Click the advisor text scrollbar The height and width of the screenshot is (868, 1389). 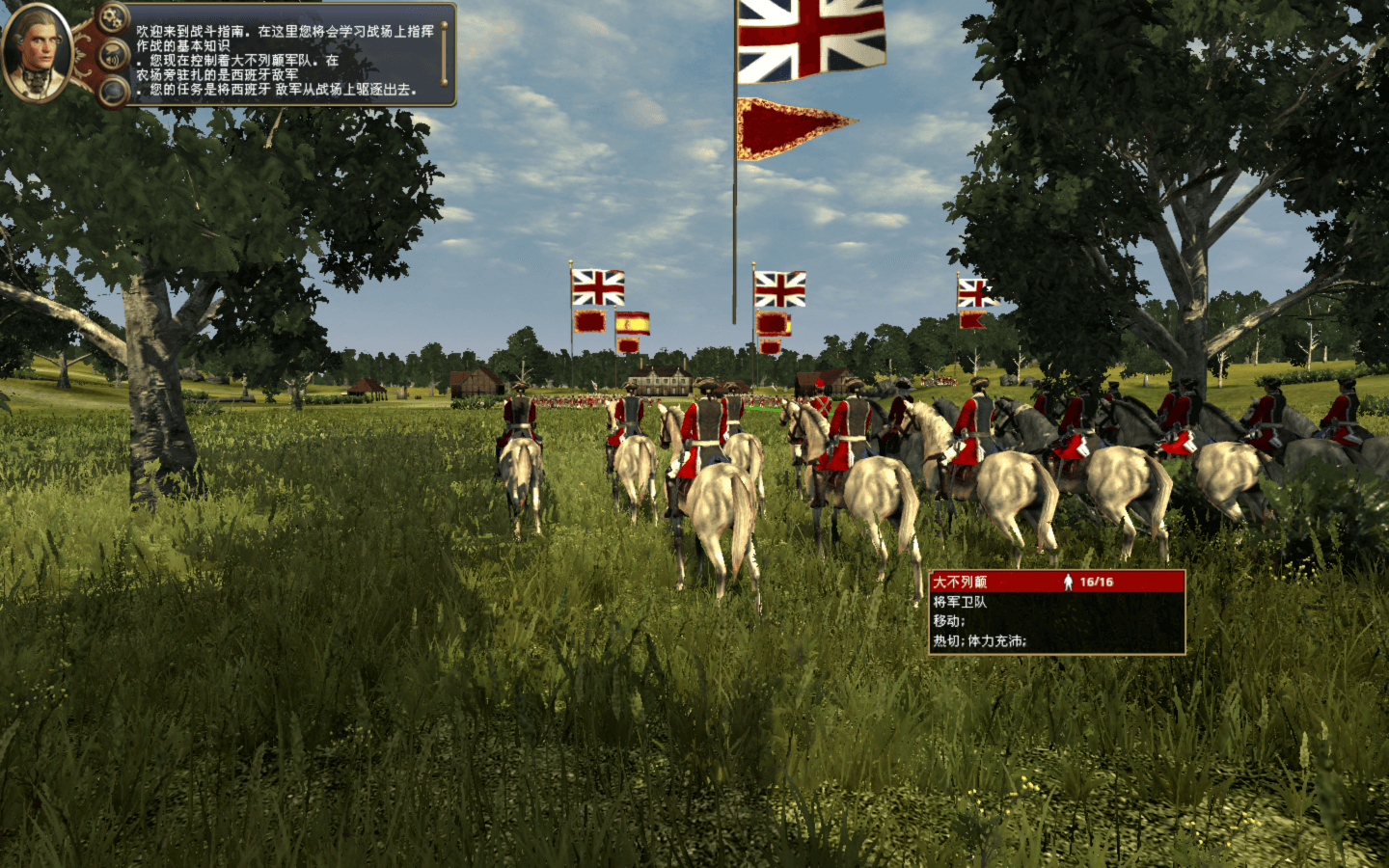click(x=444, y=54)
